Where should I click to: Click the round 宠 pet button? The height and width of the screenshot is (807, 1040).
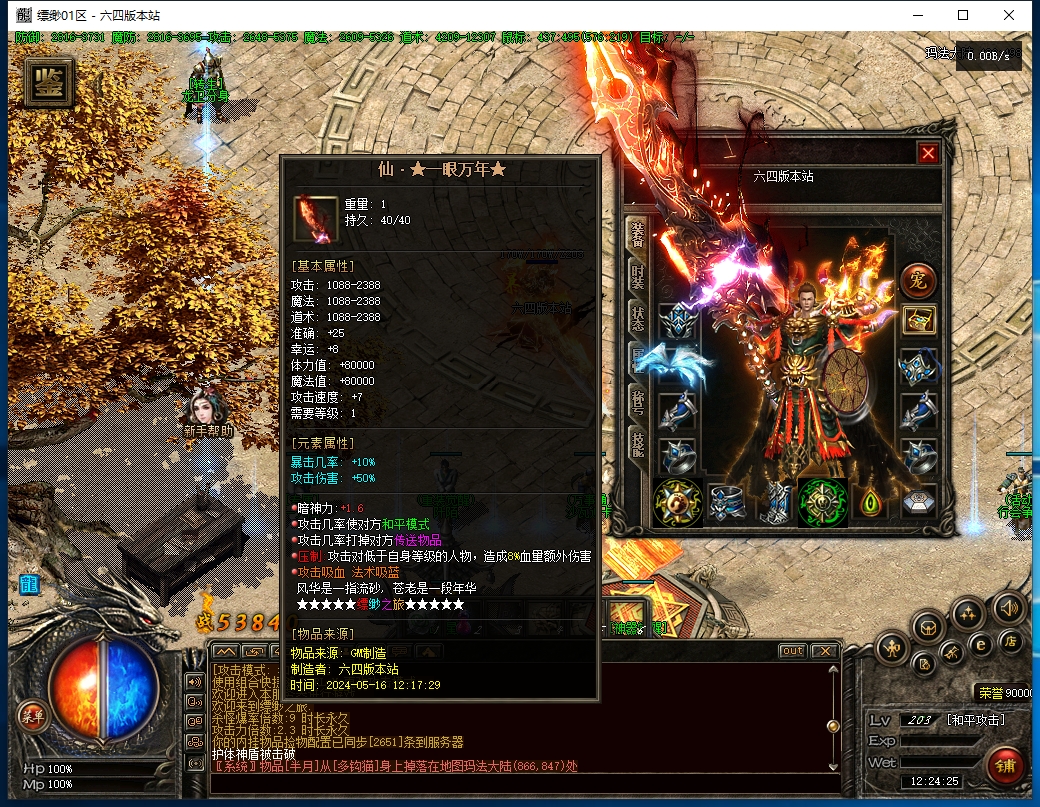[x=917, y=280]
